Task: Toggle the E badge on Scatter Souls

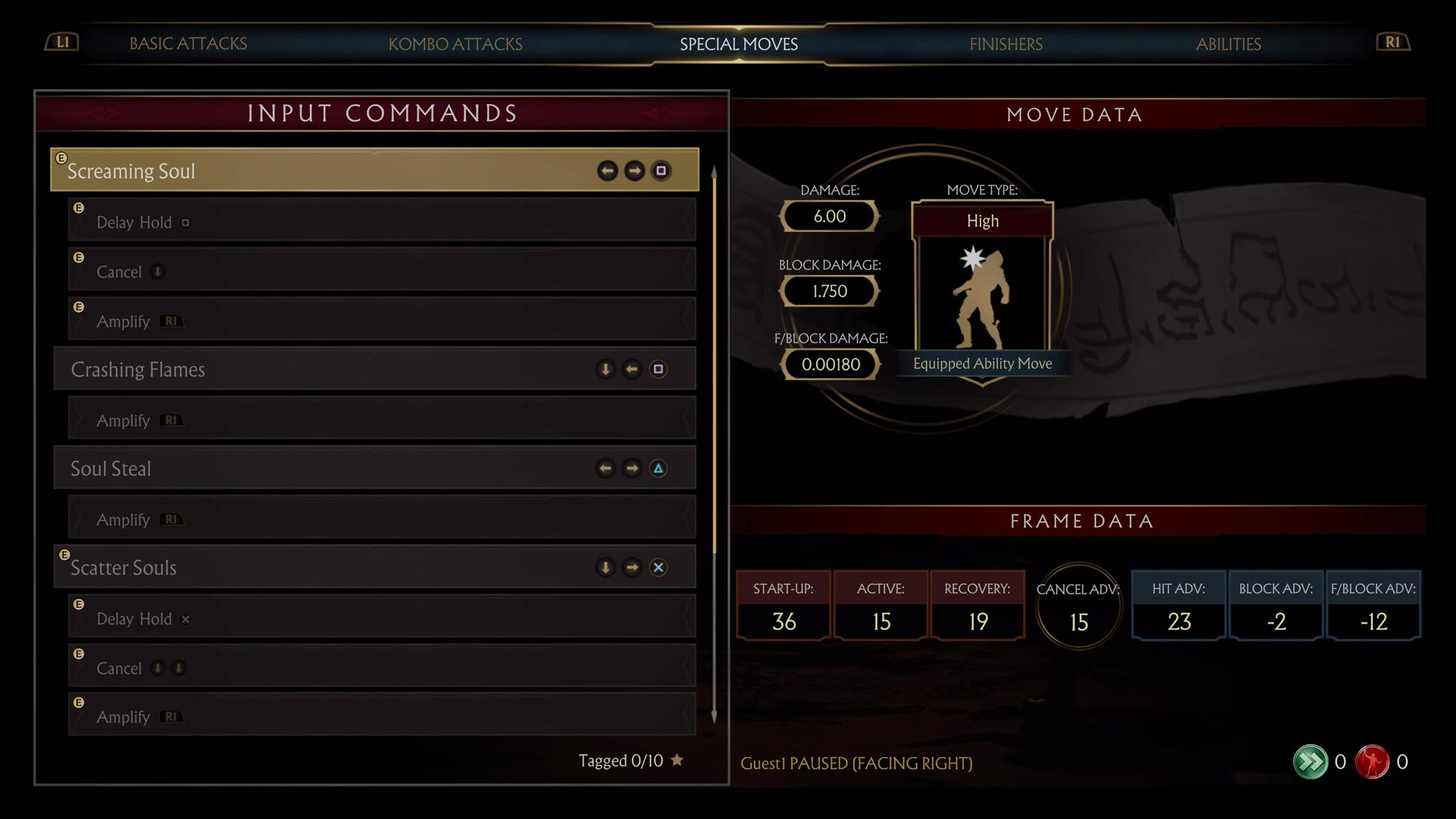Action: [64, 555]
